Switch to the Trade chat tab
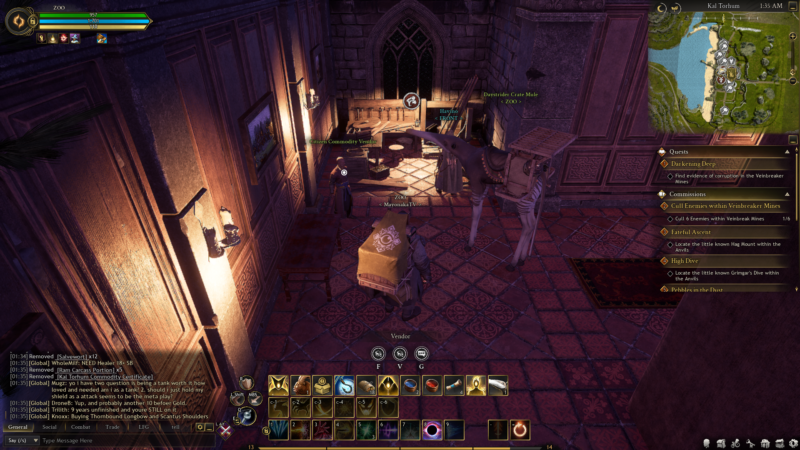 tap(112, 426)
